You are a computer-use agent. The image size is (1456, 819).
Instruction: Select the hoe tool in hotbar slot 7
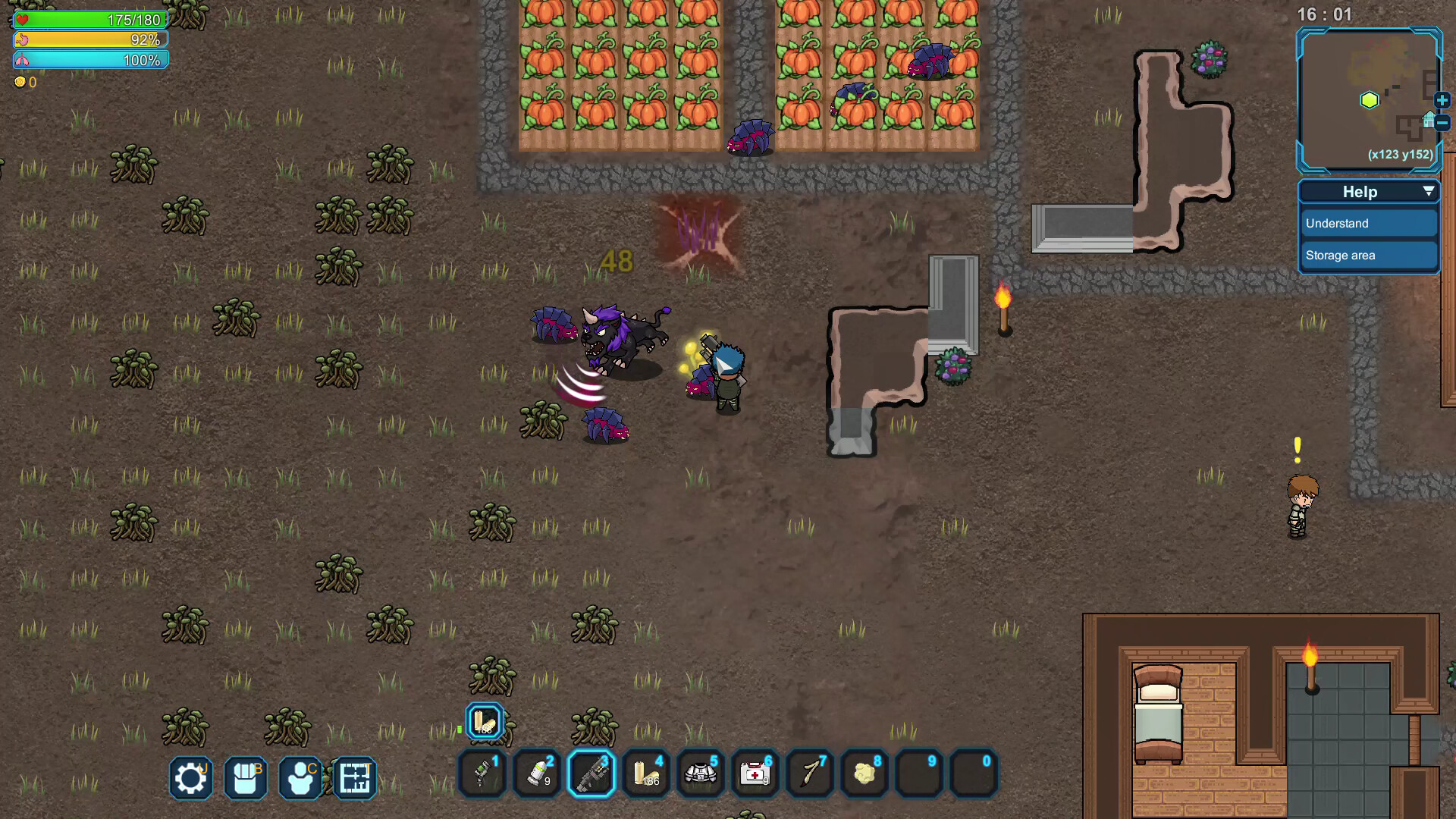809,773
